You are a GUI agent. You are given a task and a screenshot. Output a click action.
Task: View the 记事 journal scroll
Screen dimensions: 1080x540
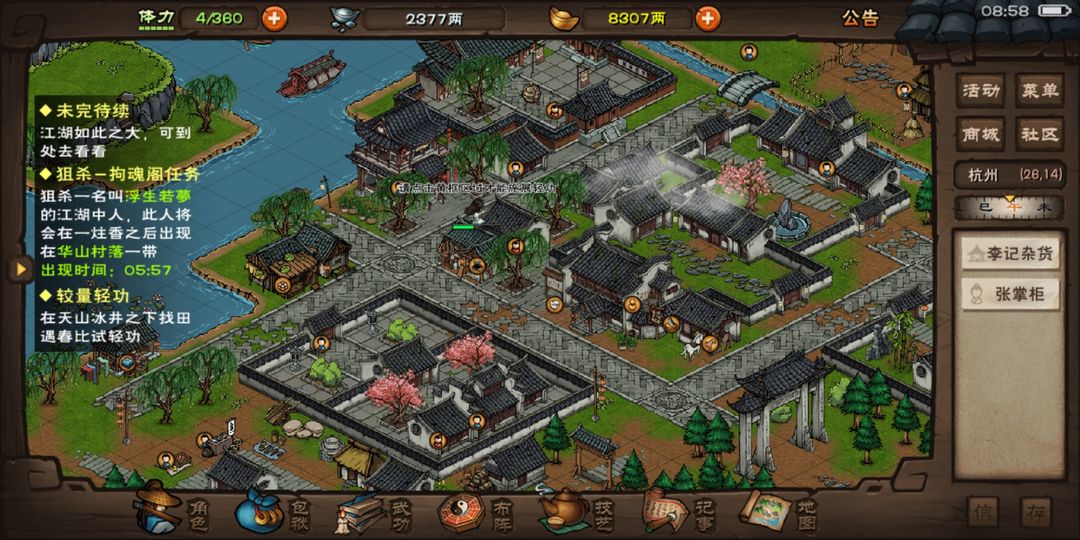point(676,512)
